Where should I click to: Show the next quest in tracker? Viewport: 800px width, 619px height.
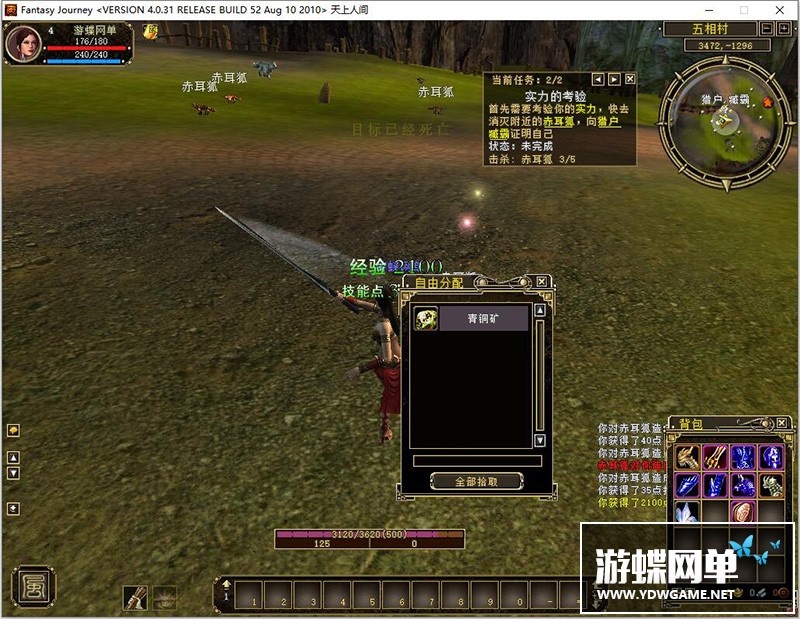[x=614, y=79]
